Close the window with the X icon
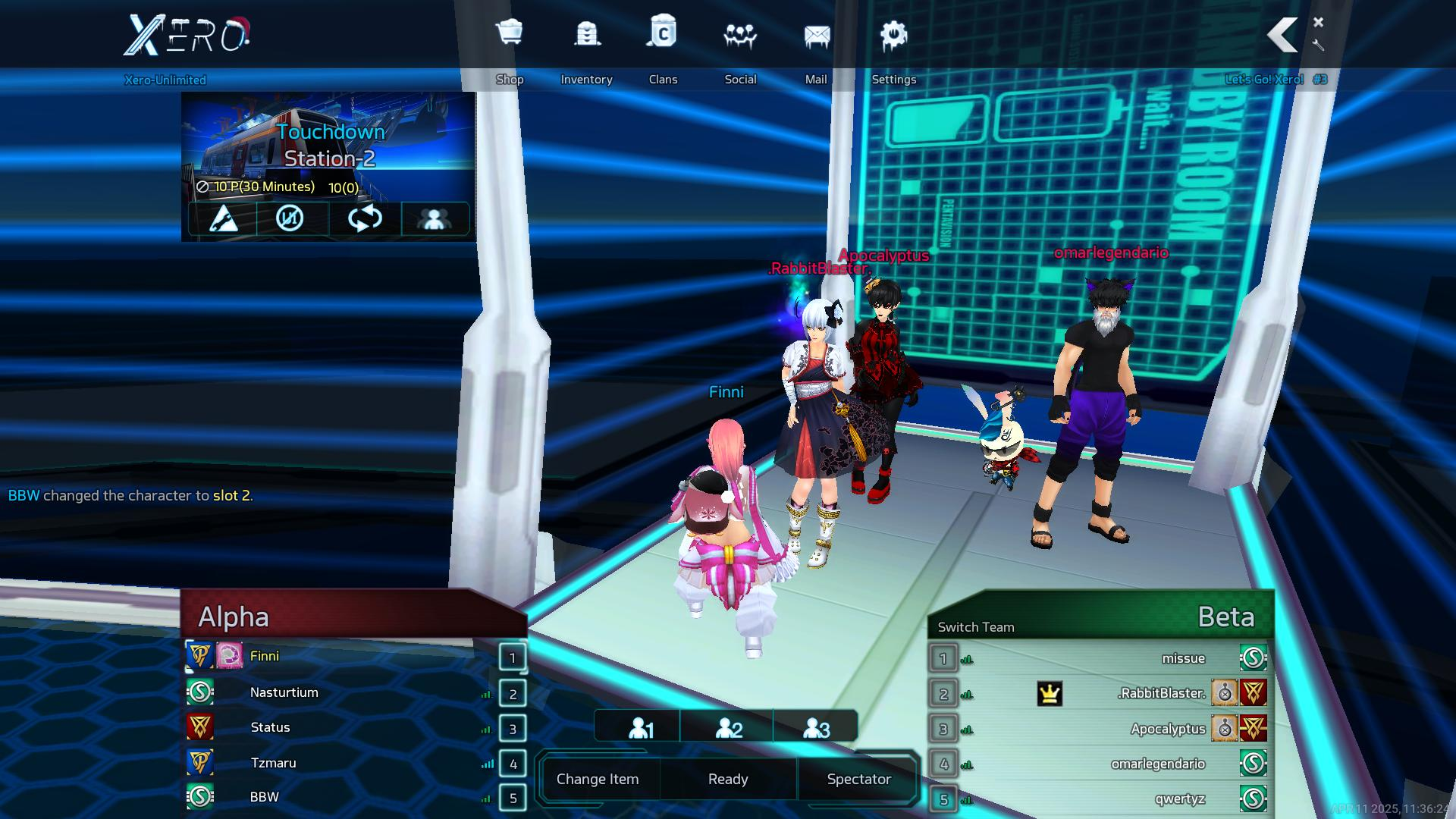 [x=1318, y=22]
